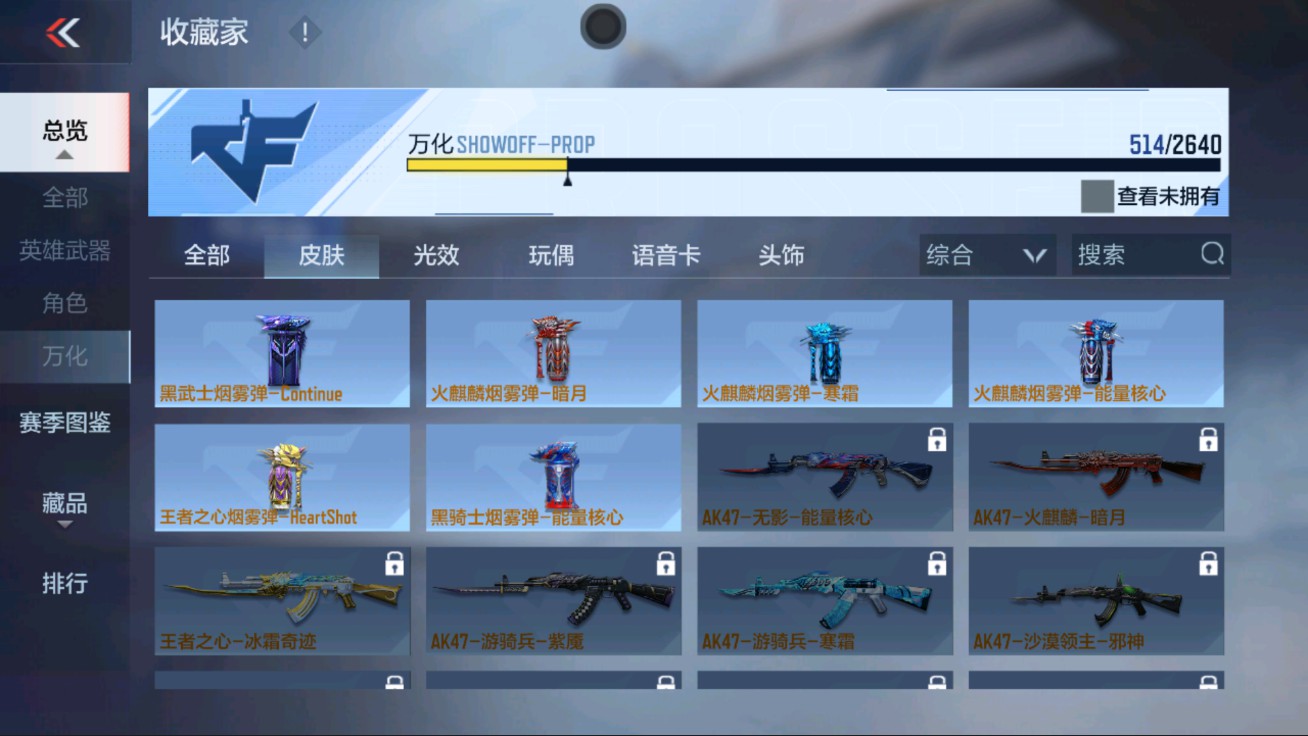
Task: Open the 赛季图鉴 page
Action: click(65, 424)
